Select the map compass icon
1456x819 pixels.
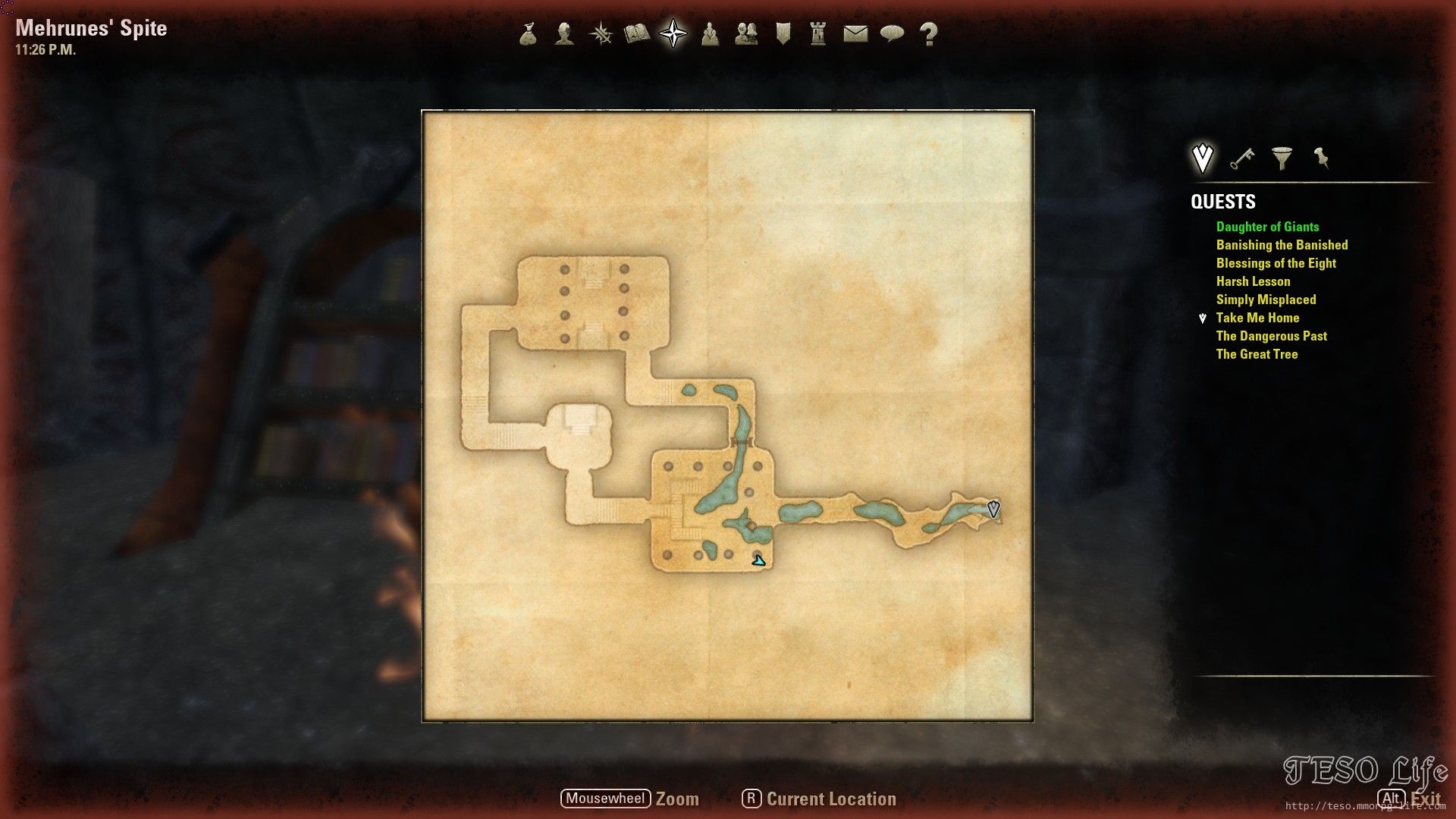(672, 33)
